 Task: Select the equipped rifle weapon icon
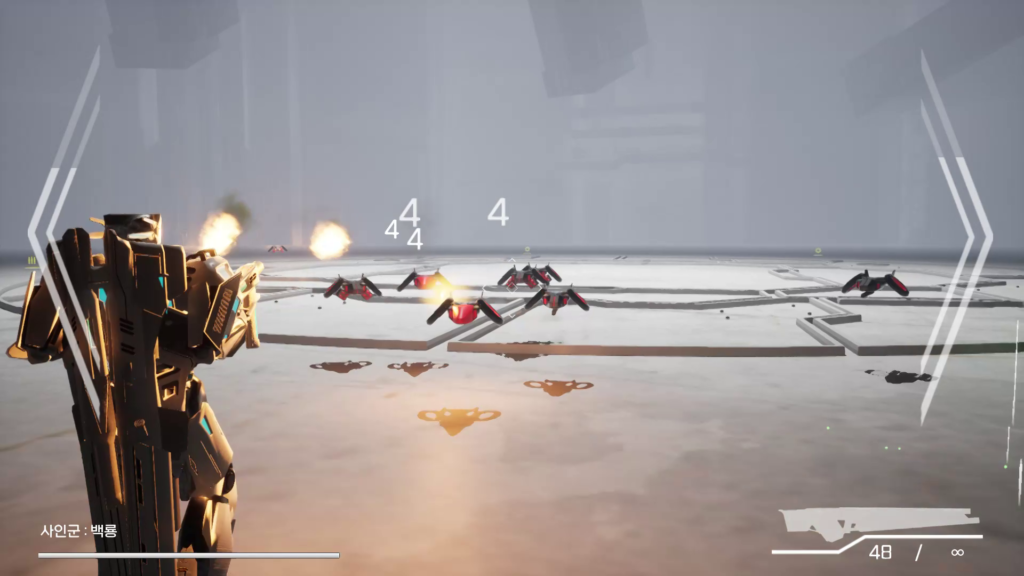[x=878, y=523]
